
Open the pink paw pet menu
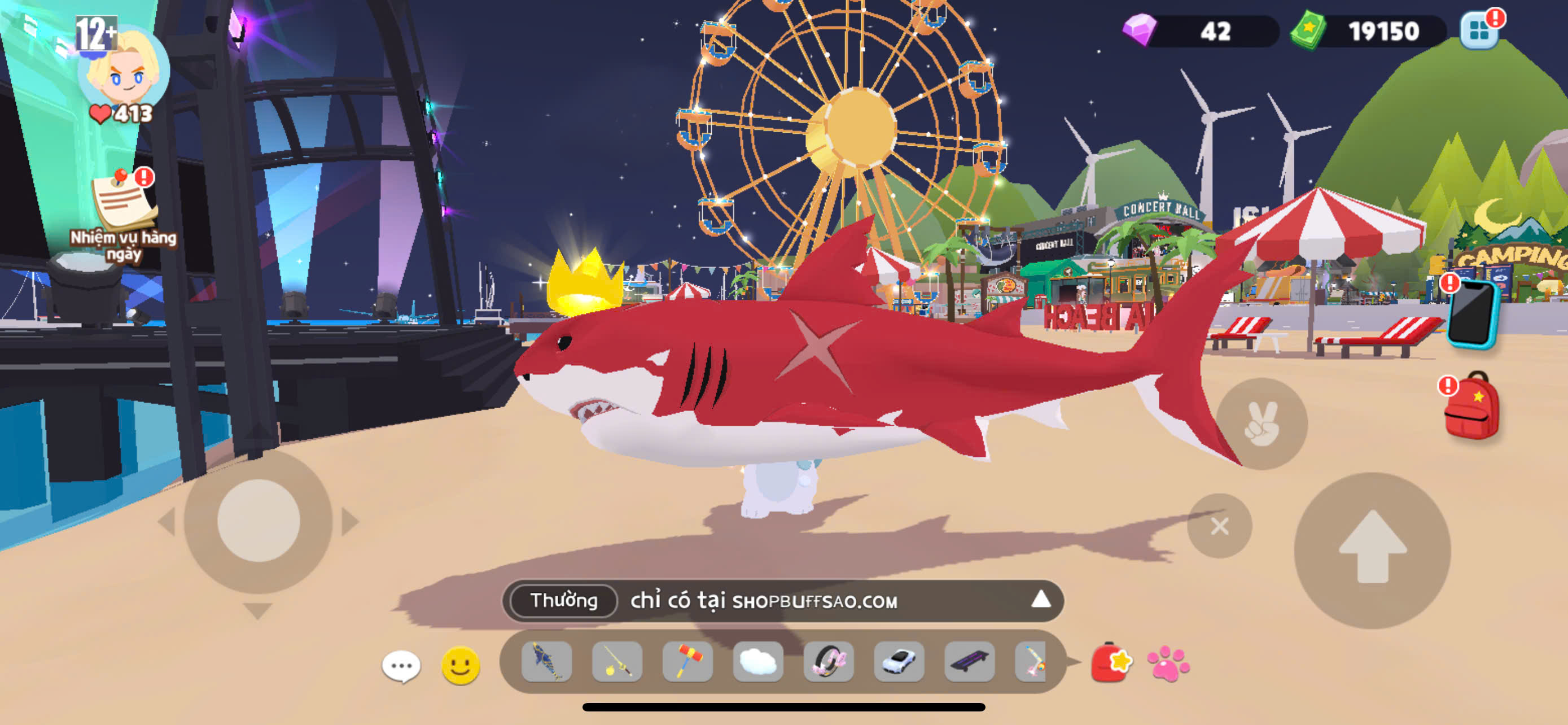click(1167, 663)
